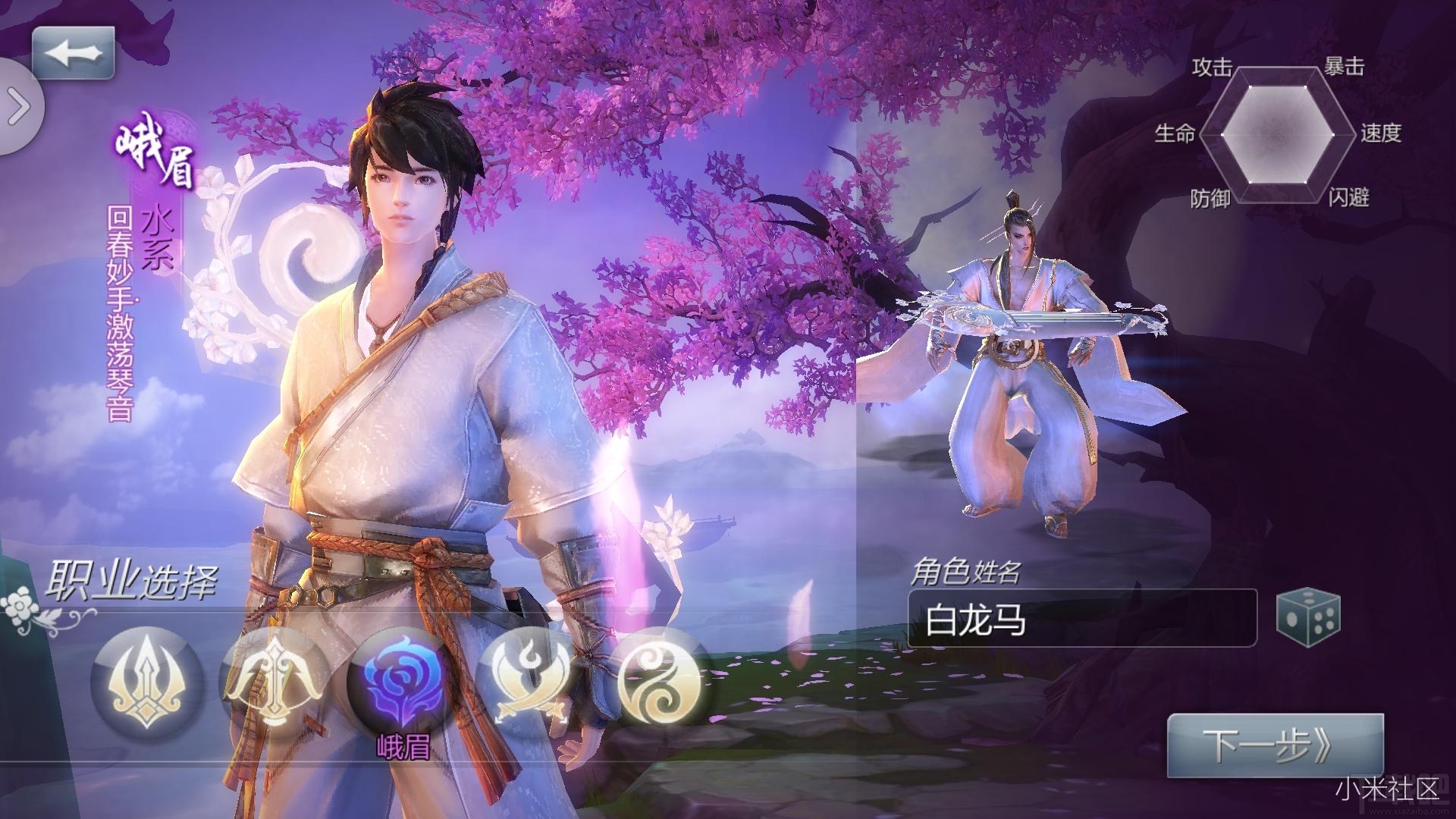This screenshot has height=819, width=1456.
Task: Expand the left edge side panel arrow
Action: click(x=17, y=106)
